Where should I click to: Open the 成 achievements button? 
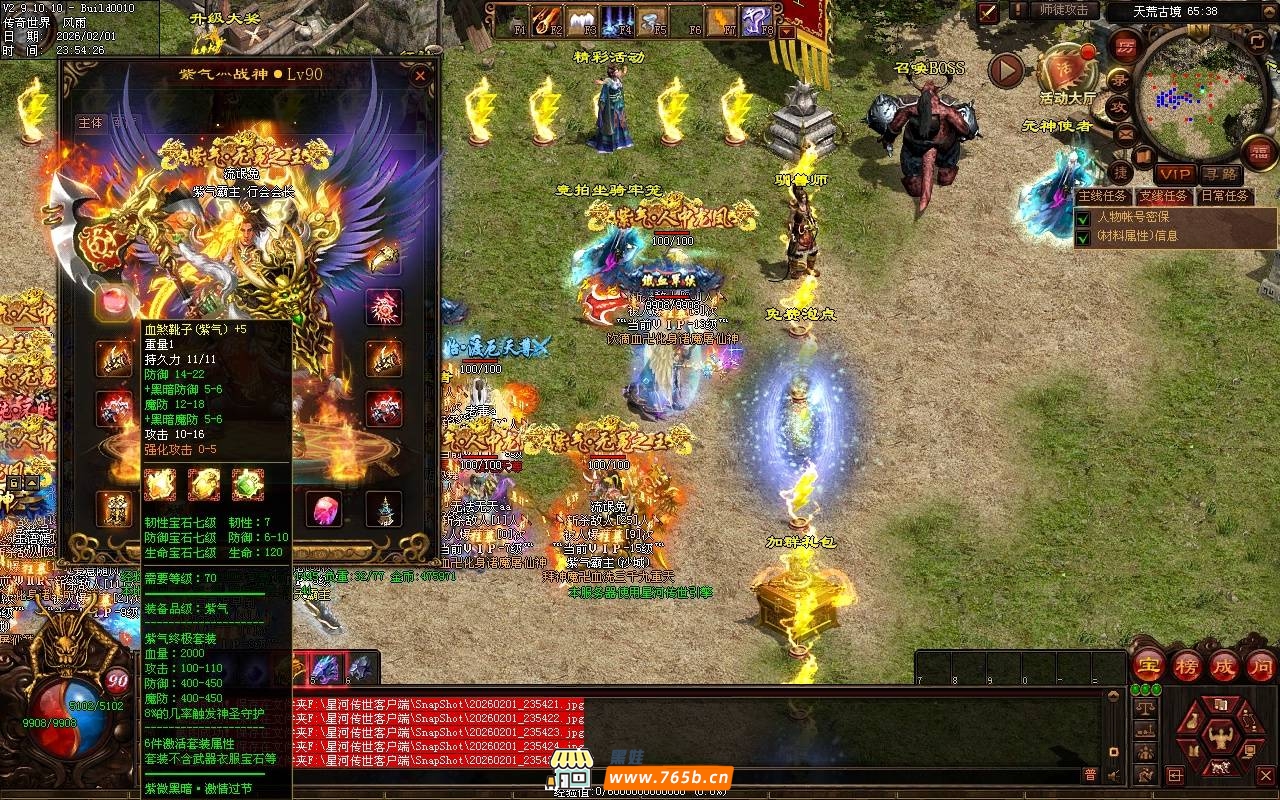tap(1224, 665)
